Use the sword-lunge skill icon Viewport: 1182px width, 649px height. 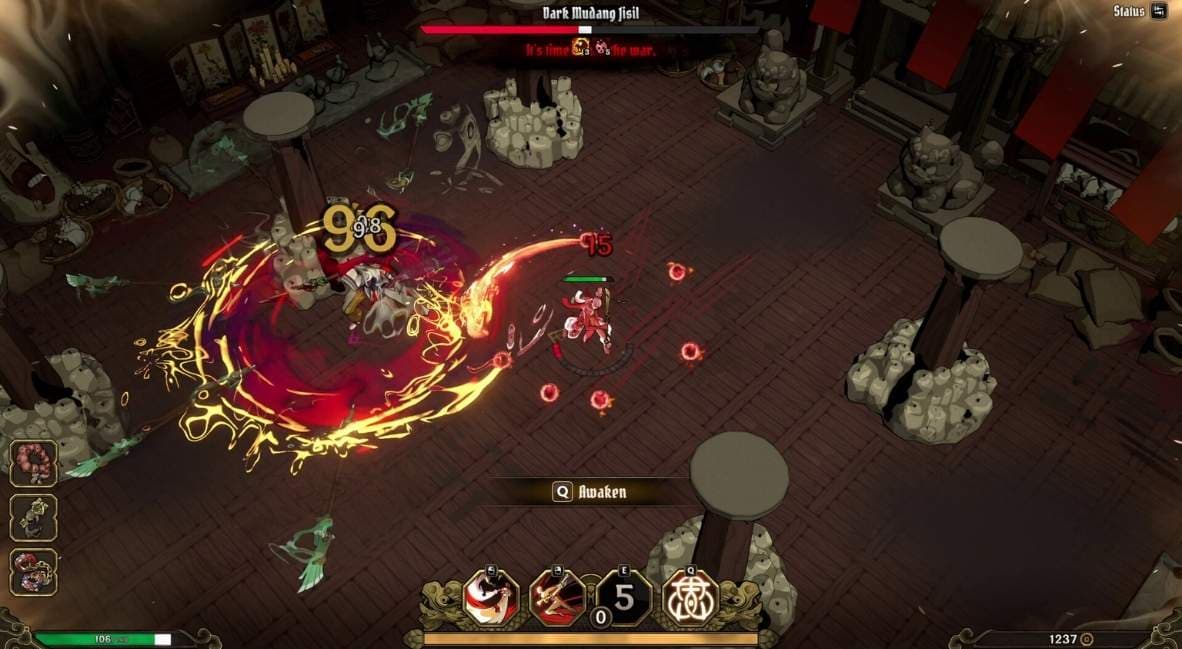point(557,598)
